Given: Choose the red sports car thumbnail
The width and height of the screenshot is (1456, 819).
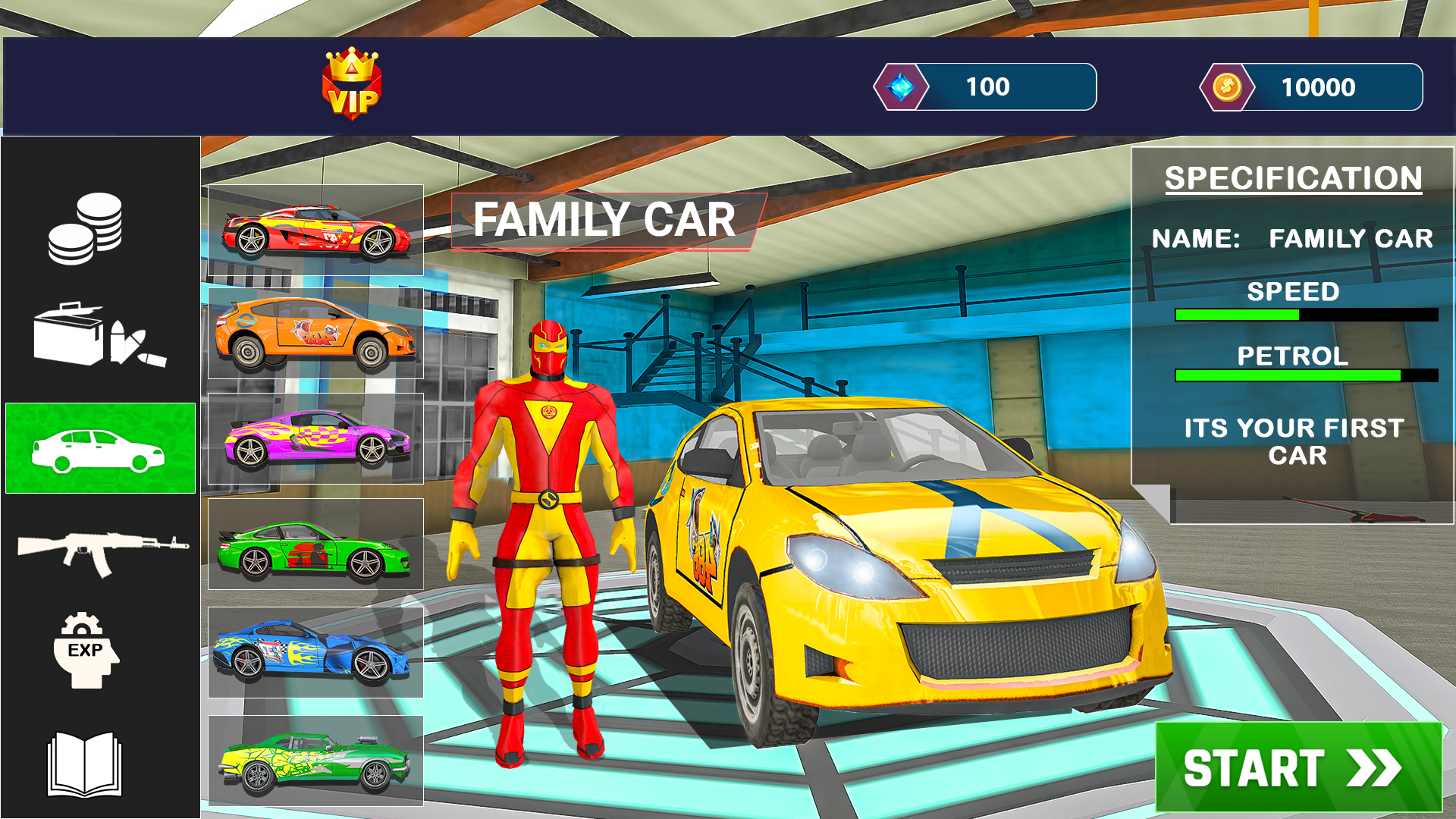Looking at the screenshot, I should click(315, 231).
